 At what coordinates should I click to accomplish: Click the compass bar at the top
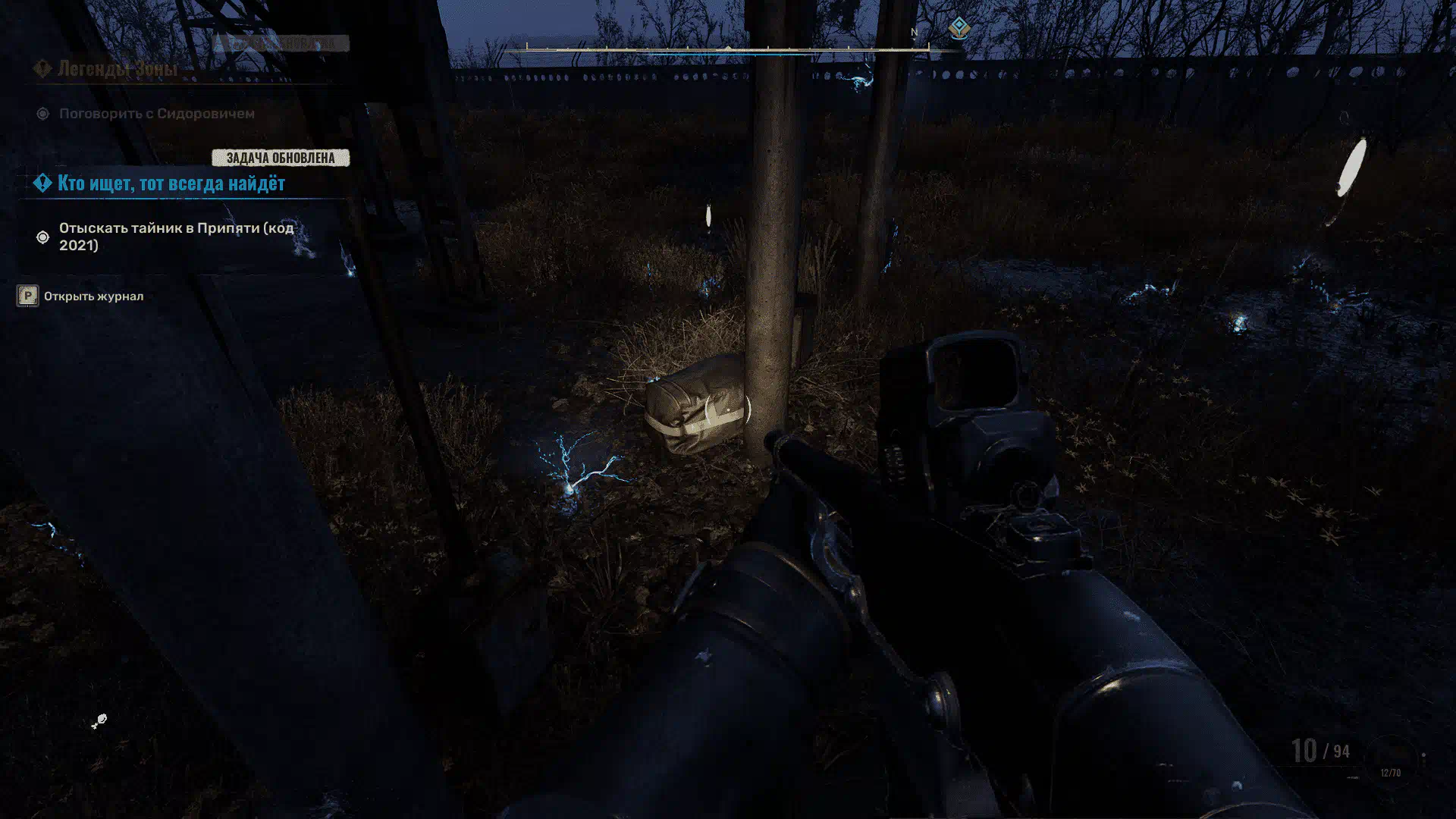point(728,49)
